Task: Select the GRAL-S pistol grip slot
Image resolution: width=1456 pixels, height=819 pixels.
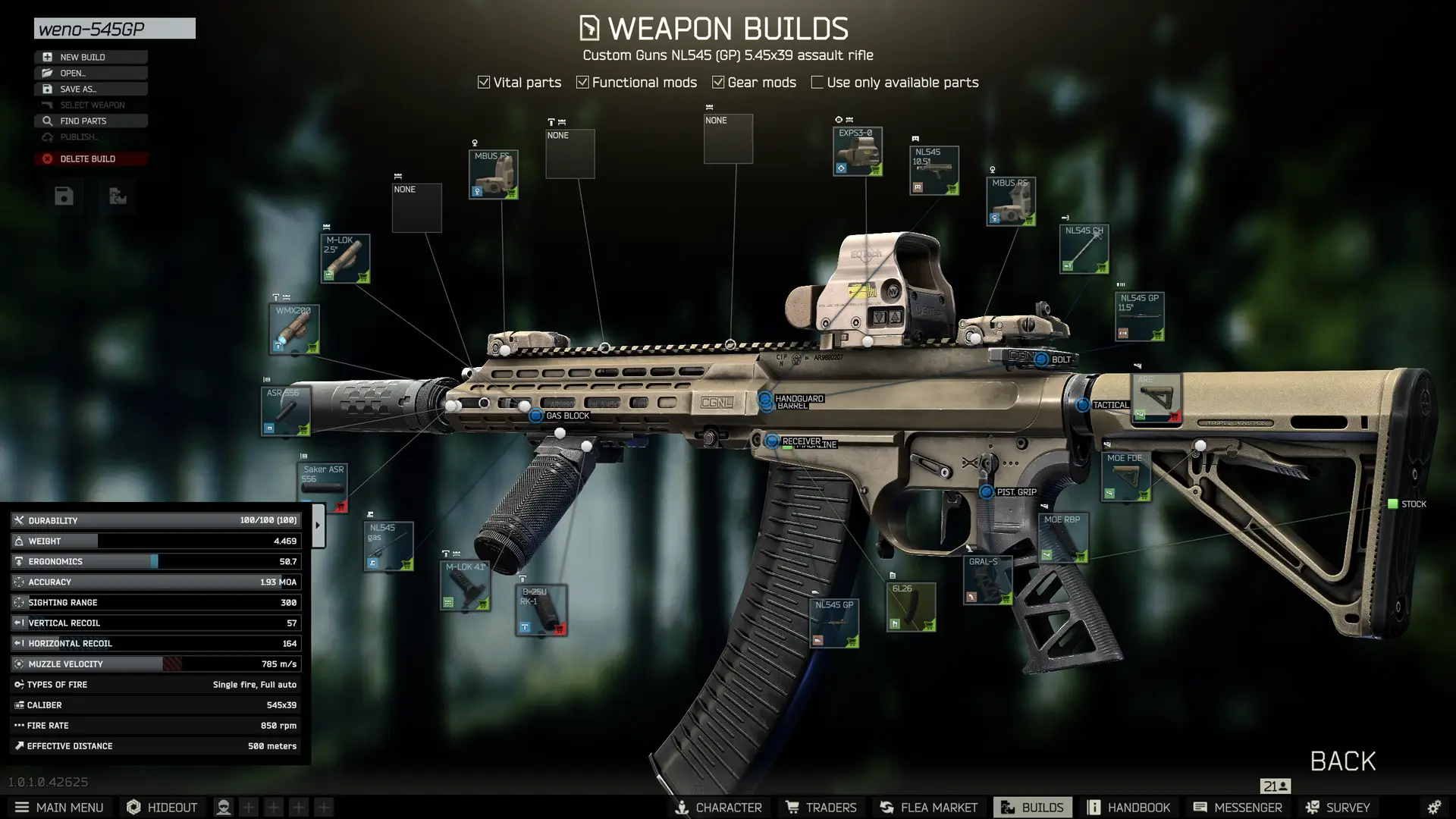Action: (x=988, y=580)
